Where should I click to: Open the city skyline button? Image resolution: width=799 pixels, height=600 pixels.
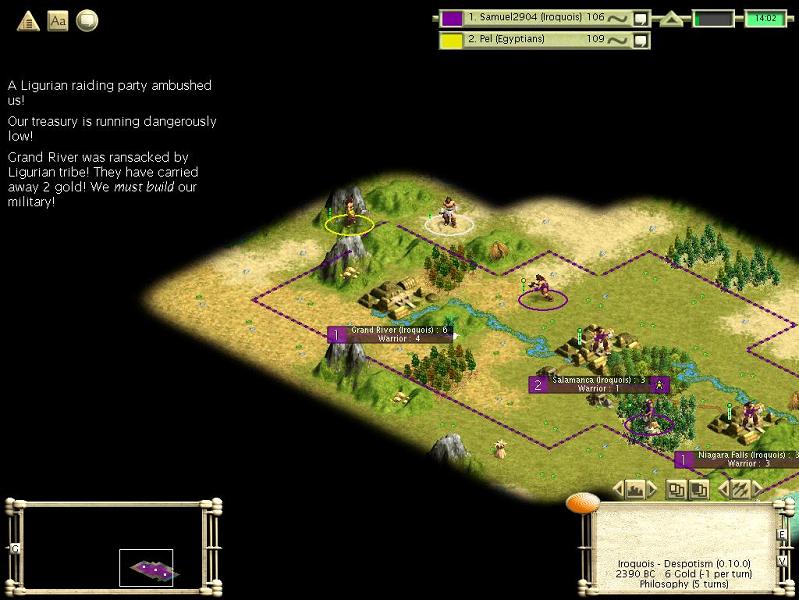click(x=636, y=489)
